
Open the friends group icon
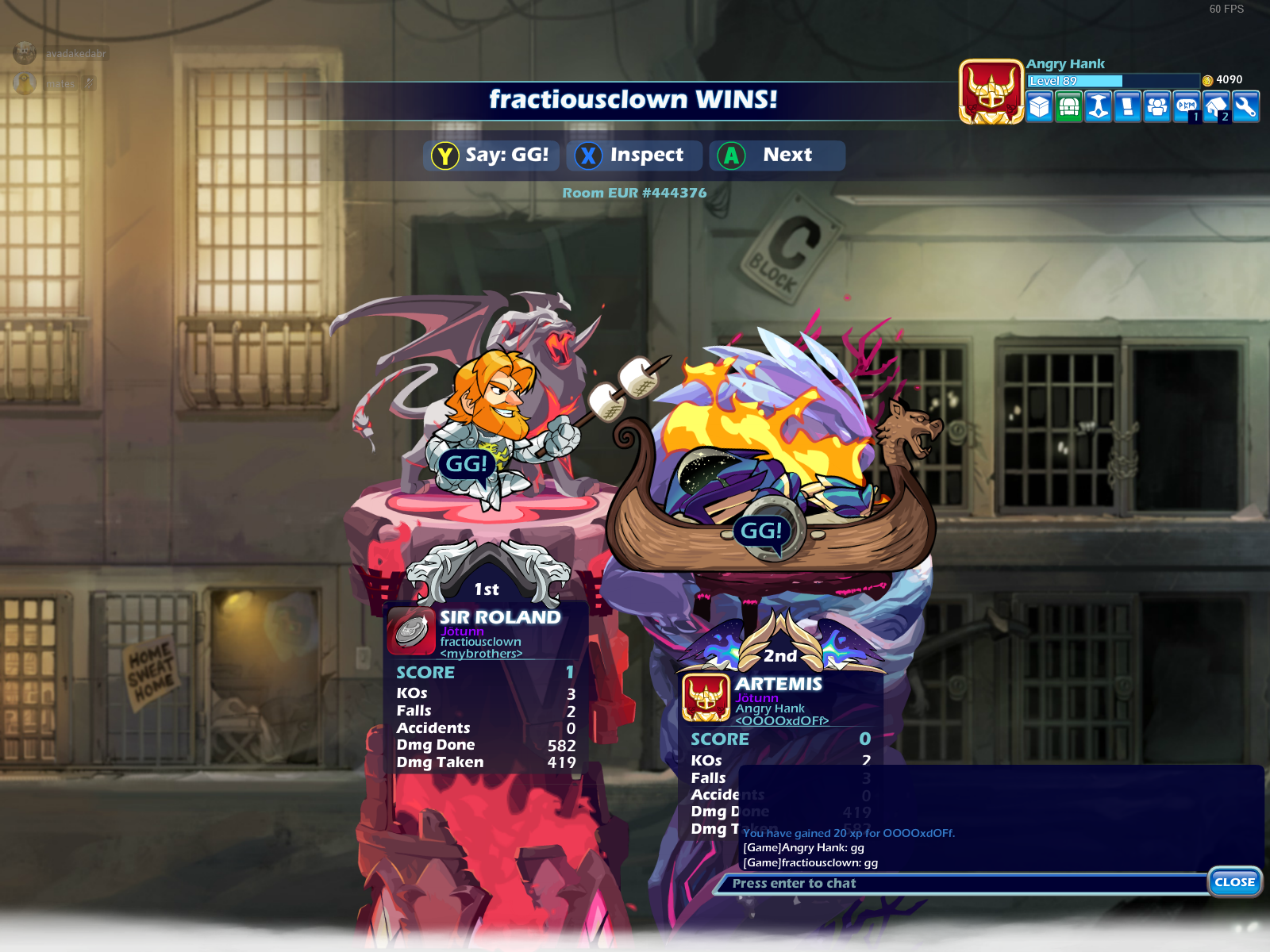[1157, 106]
